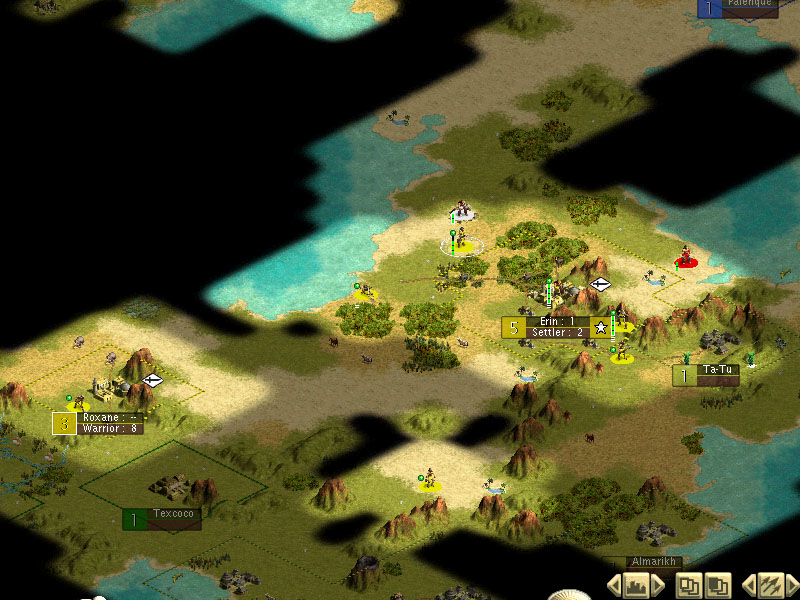800x600 pixels.
Task: Click the dark-filled overlapping squares button
Action: pyautogui.click(x=717, y=585)
